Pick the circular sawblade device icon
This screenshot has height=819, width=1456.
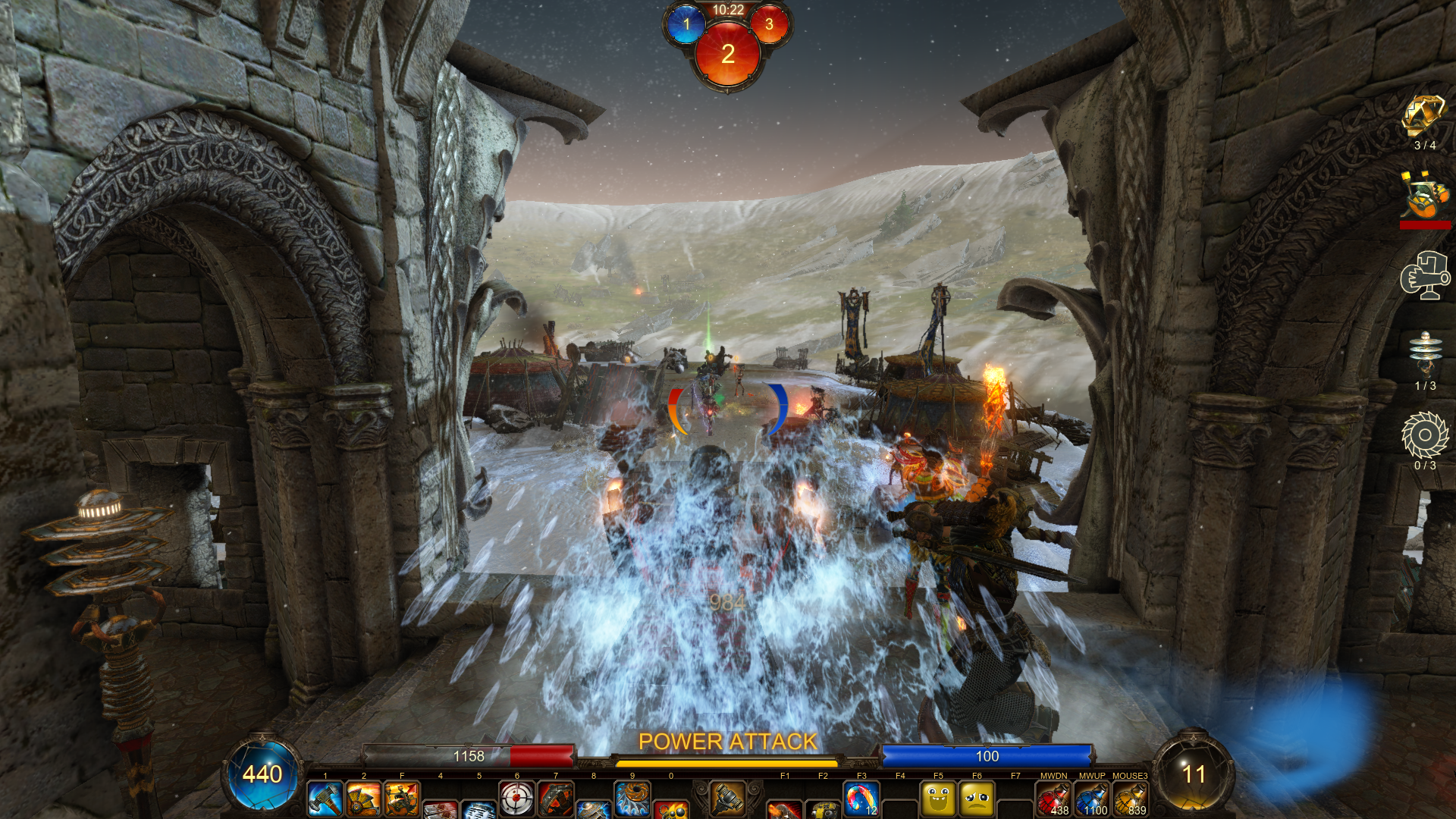click(1425, 435)
